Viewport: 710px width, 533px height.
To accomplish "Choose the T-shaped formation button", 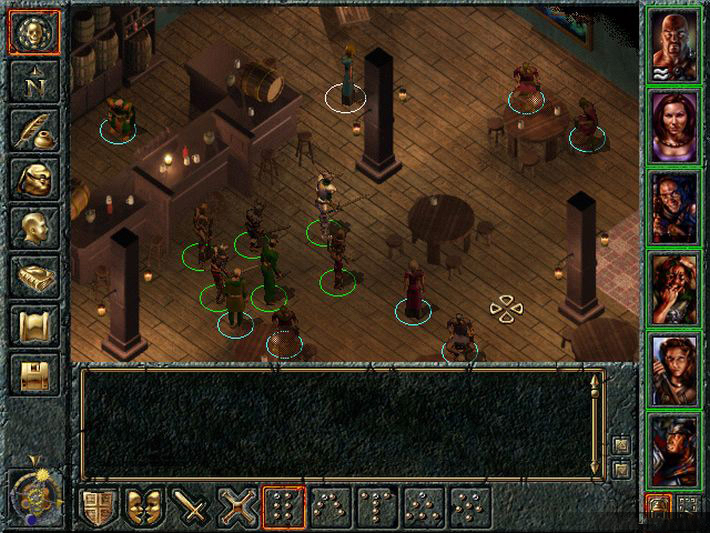I will [378, 507].
